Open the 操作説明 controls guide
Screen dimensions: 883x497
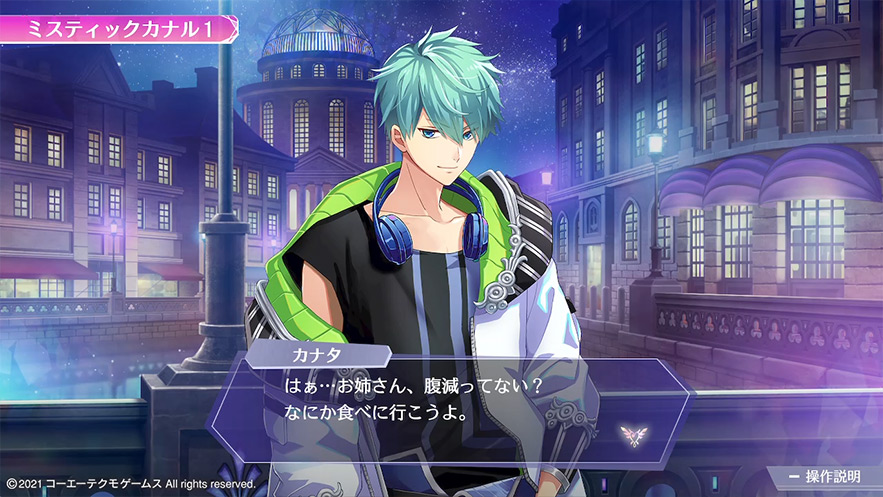tap(824, 476)
